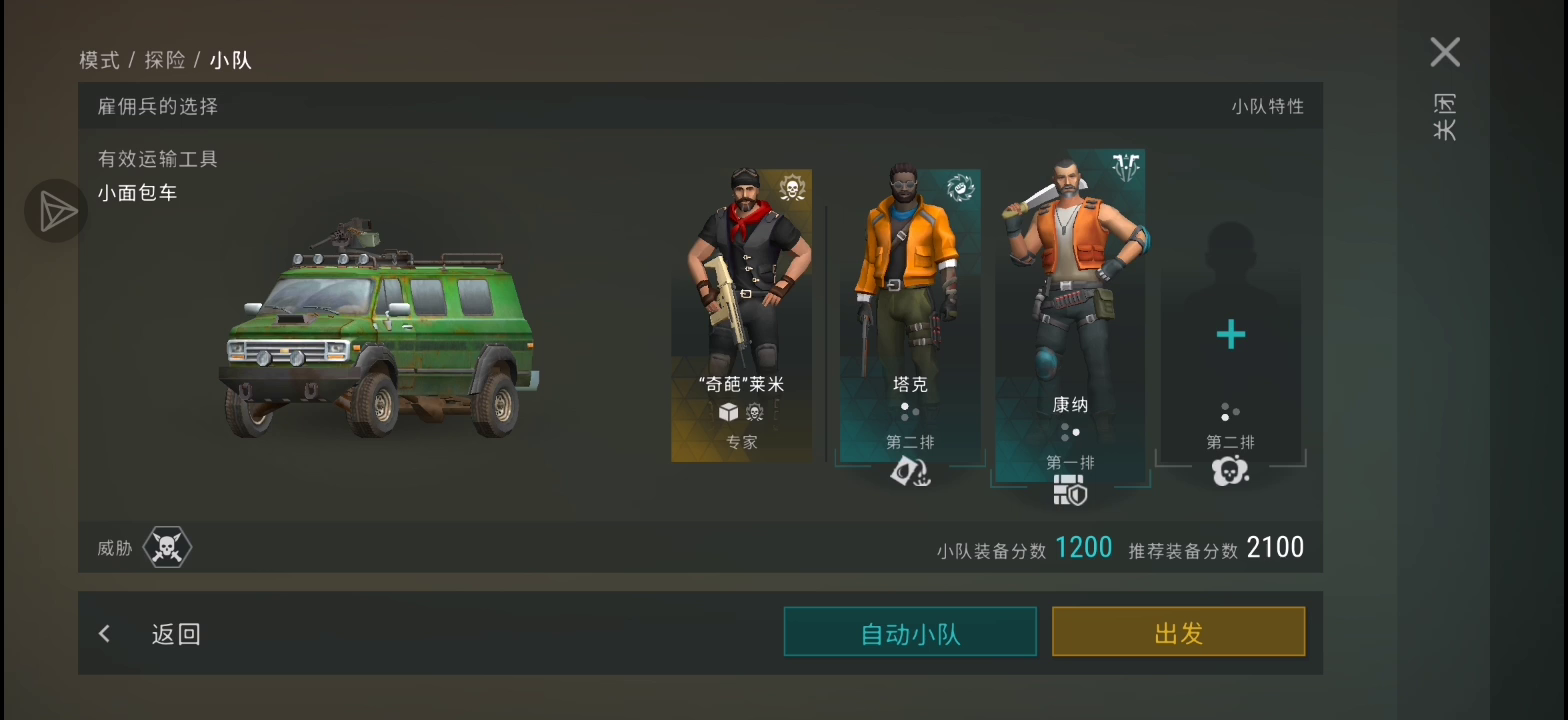Click the supply crate icon on 莱米's card
Screen dimensions: 1568x720
pos(727,412)
